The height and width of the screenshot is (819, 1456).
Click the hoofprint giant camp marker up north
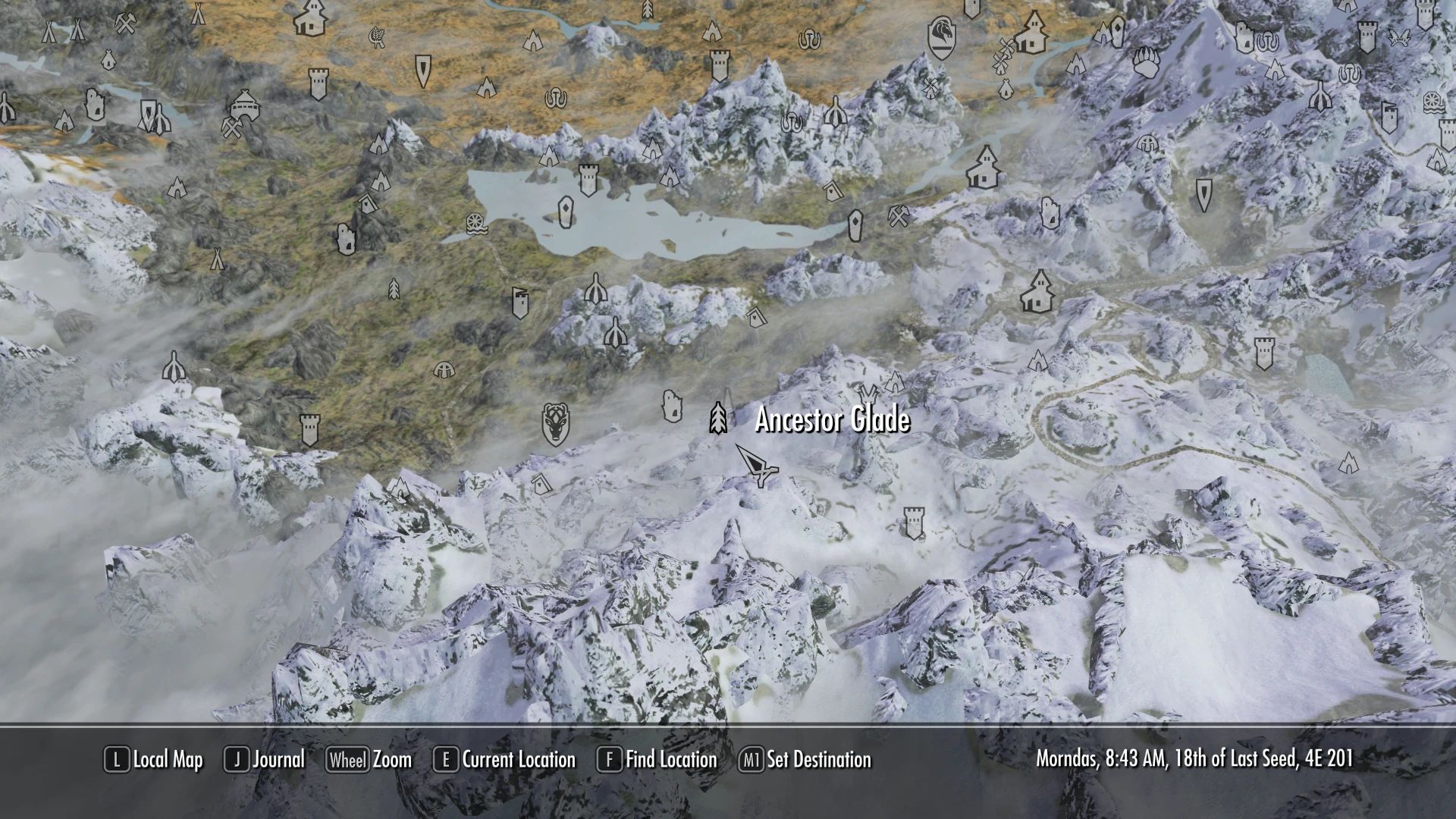808,40
